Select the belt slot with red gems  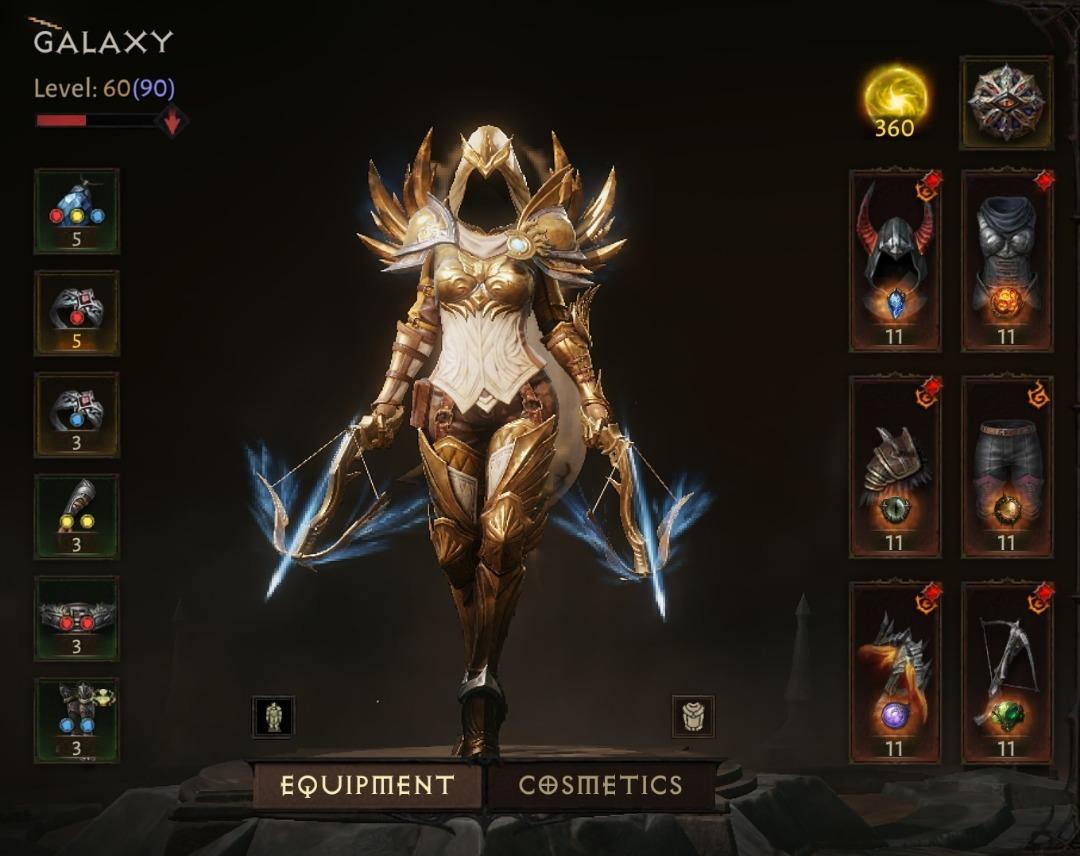(x=77, y=619)
